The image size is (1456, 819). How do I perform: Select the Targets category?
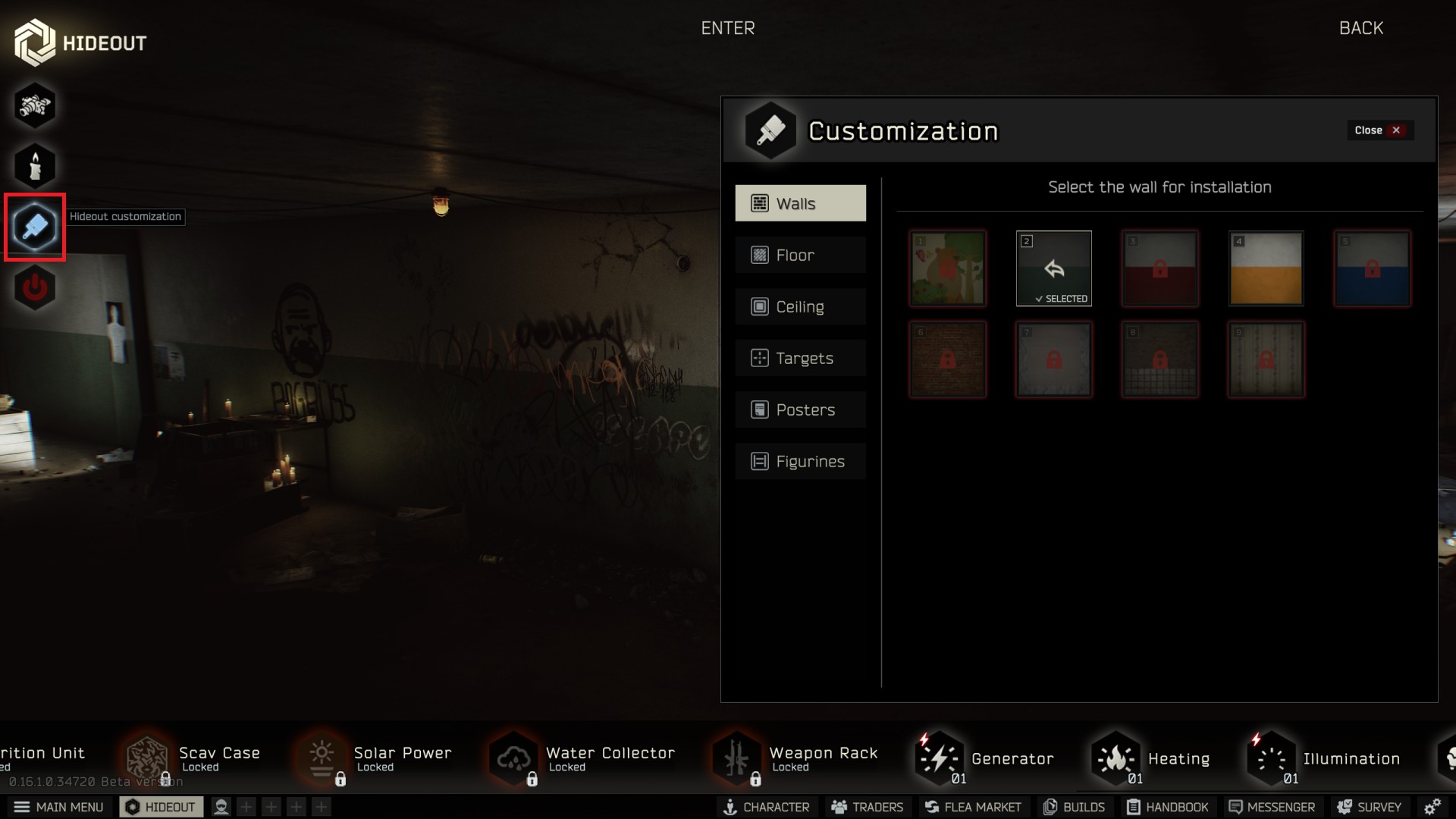[800, 358]
